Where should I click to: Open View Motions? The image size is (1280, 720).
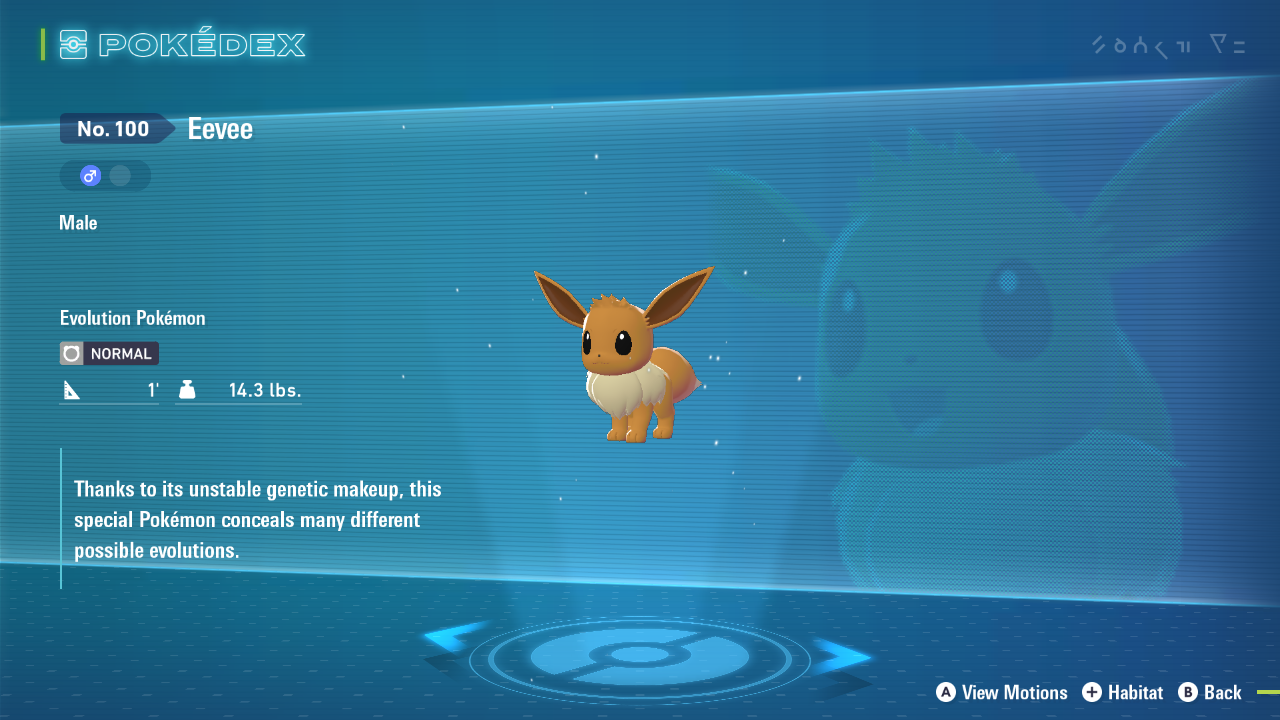1013,692
